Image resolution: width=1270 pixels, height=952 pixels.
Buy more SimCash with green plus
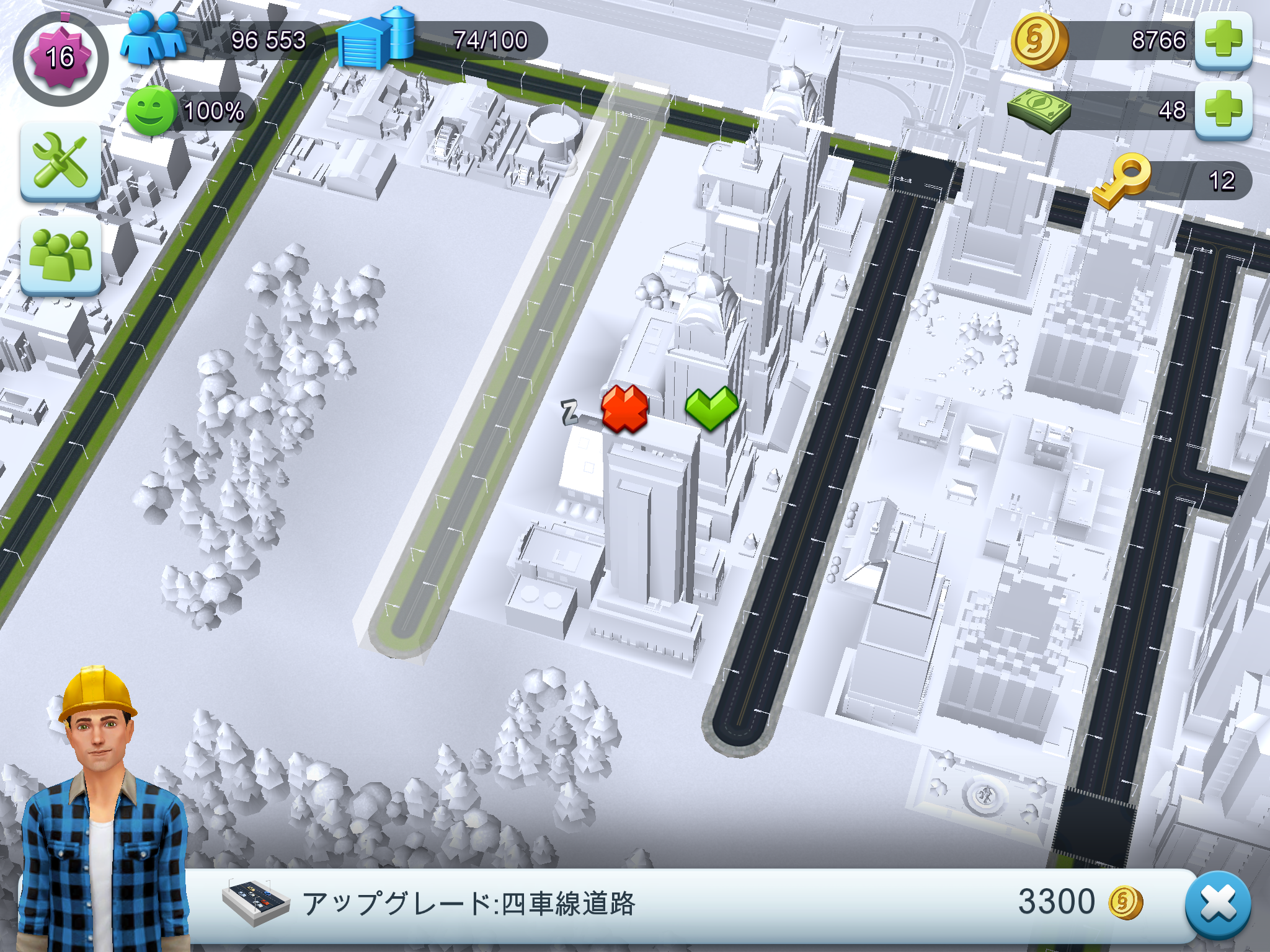pos(1223,110)
